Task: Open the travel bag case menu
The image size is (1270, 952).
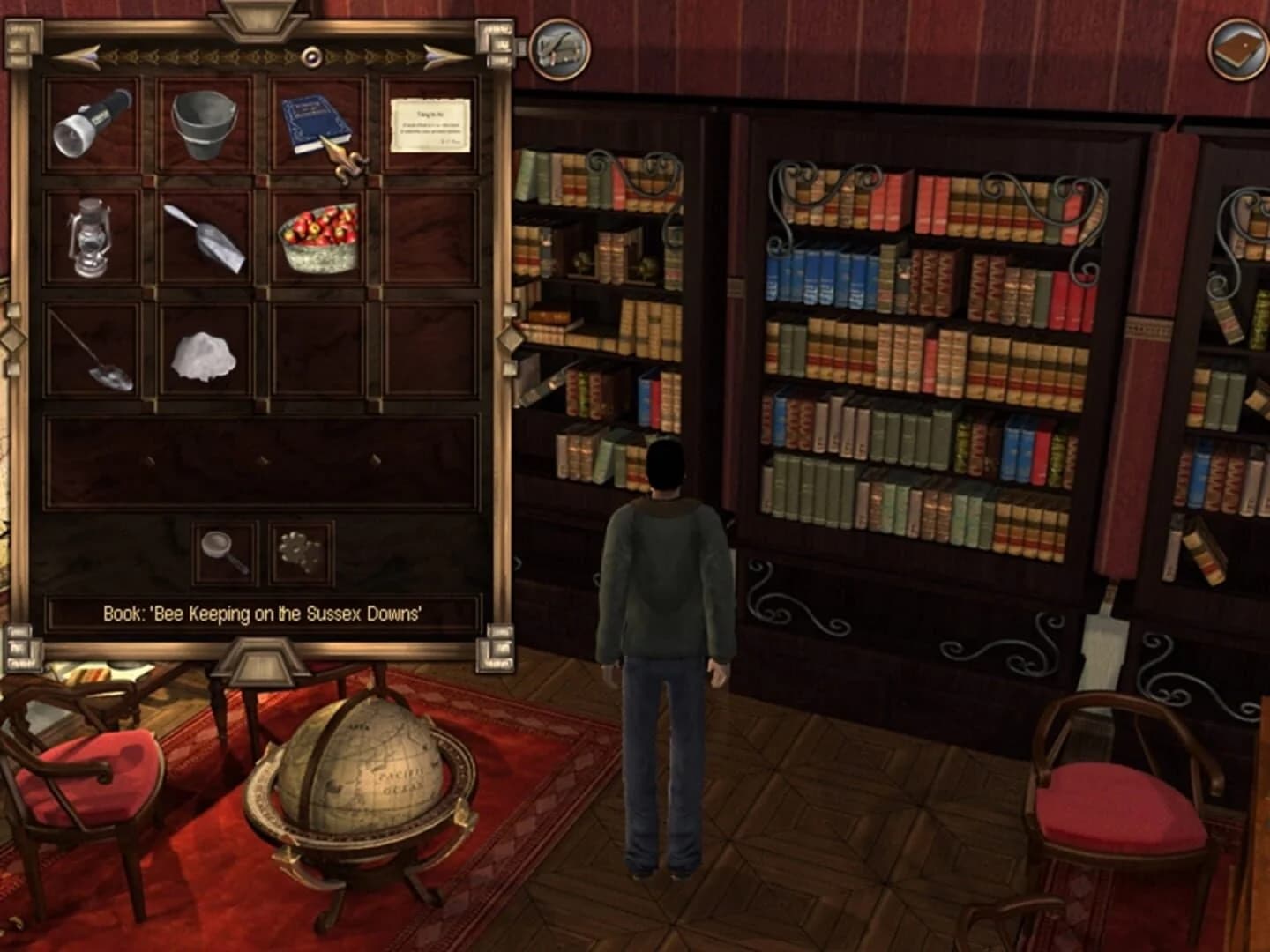Action: pos(559,50)
